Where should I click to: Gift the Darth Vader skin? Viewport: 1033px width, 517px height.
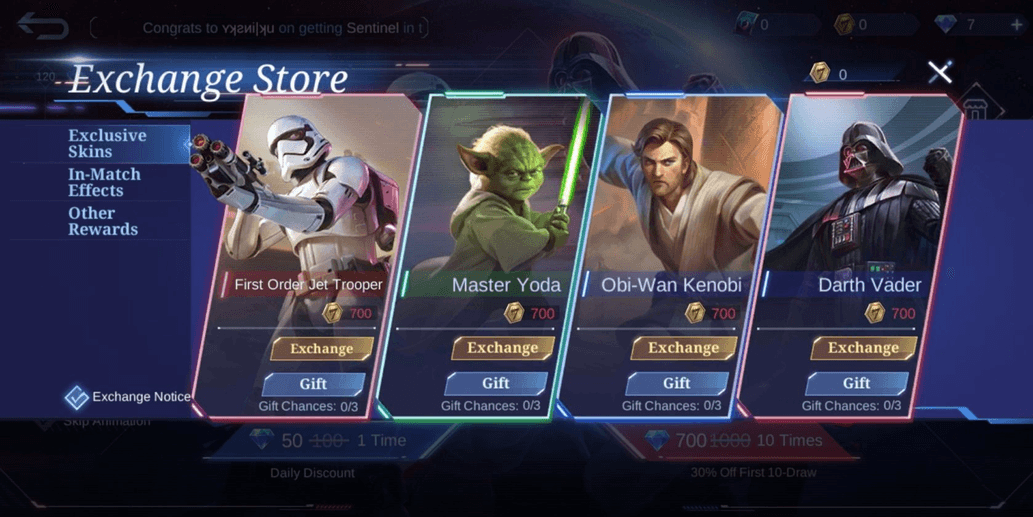point(856,383)
